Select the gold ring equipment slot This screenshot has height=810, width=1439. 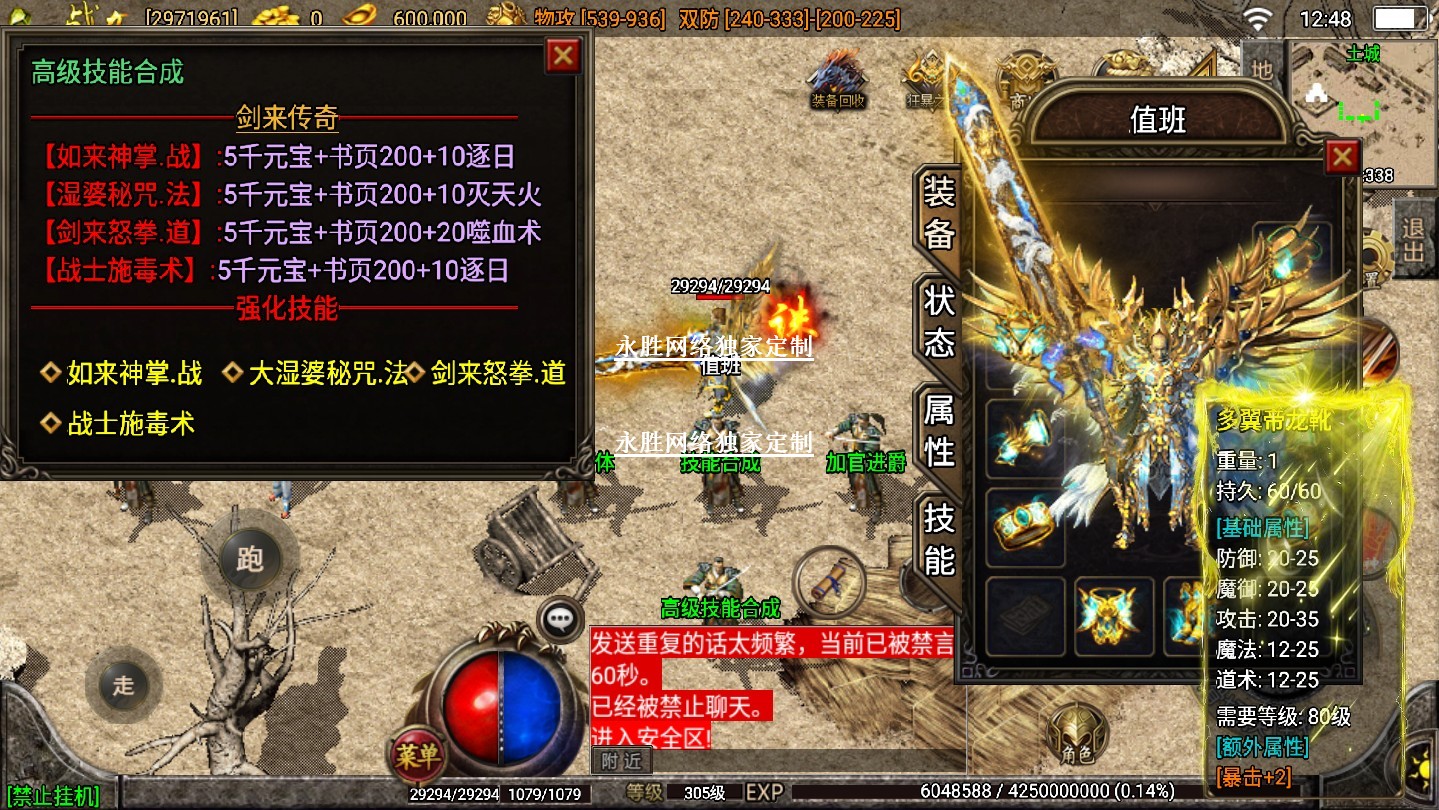click(1025, 526)
